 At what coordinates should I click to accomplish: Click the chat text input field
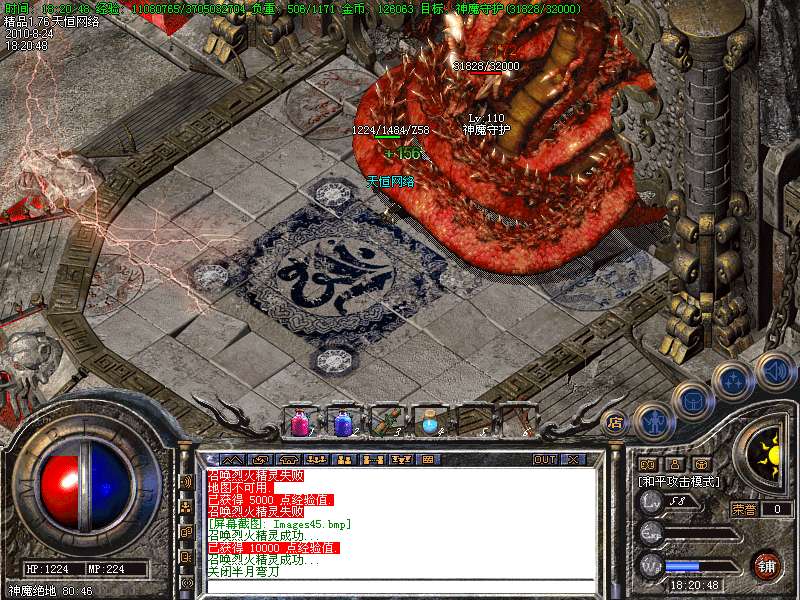click(400, 587)
